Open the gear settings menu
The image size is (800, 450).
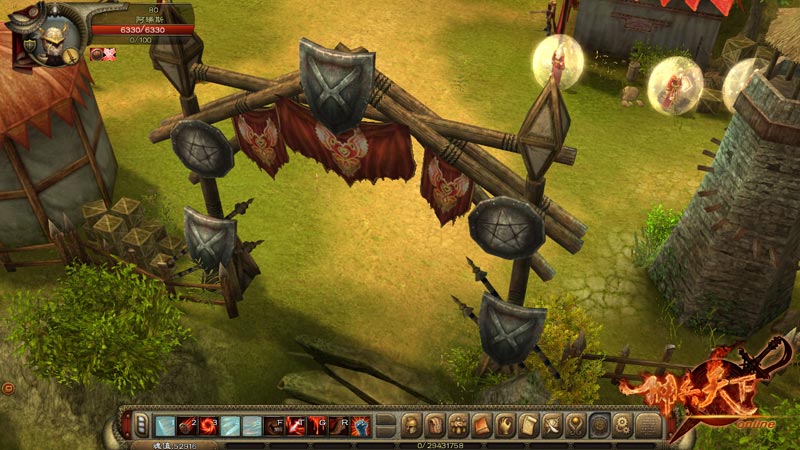[x=622, y=425]
